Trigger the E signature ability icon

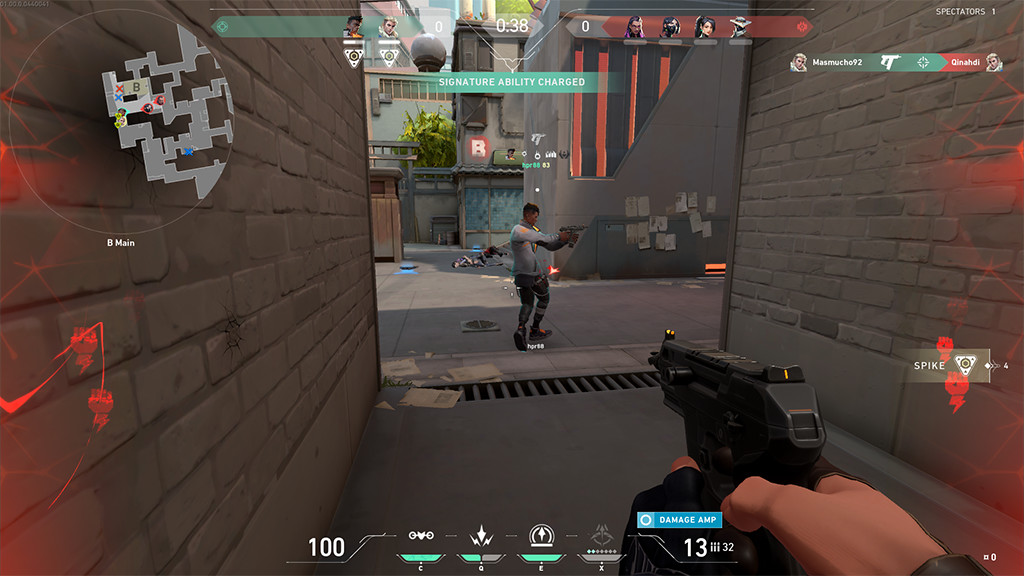pyautogui.click(x=541, y=534)
